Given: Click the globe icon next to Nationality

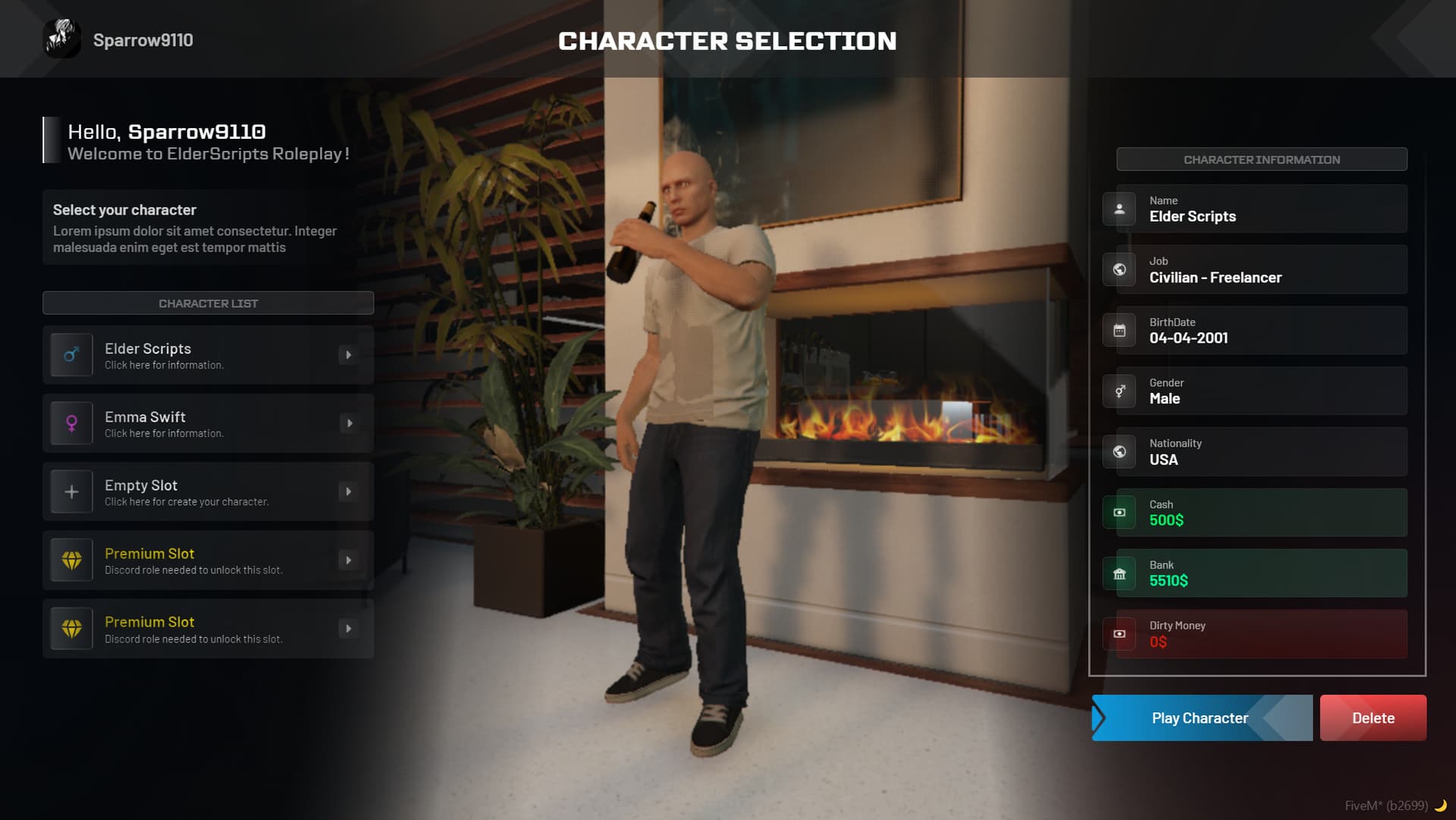Looking at the screenshot, I should (x=1119, y=451).
